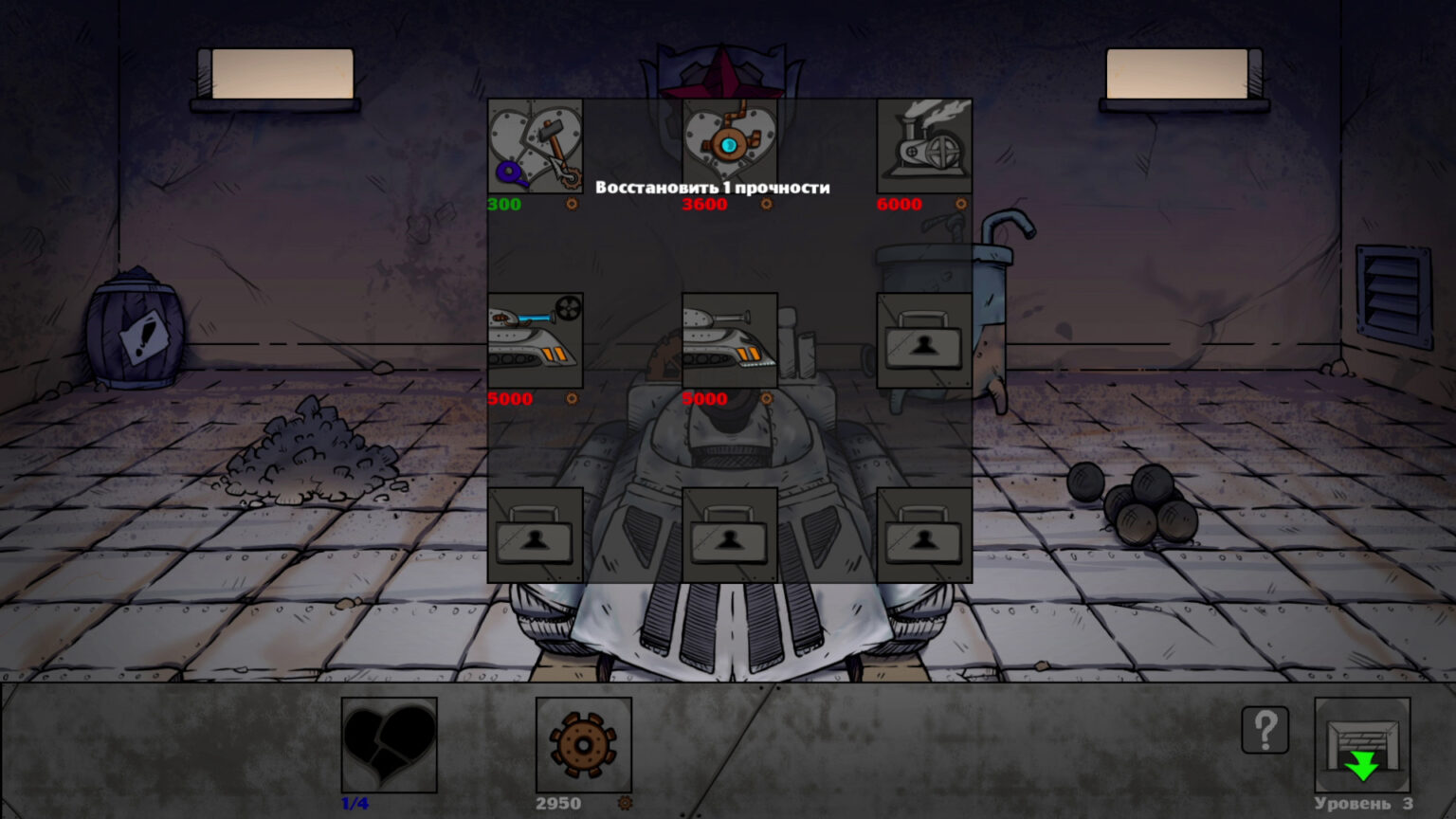
Task: Open the question mark help
Action: (x=1265, y=730)
